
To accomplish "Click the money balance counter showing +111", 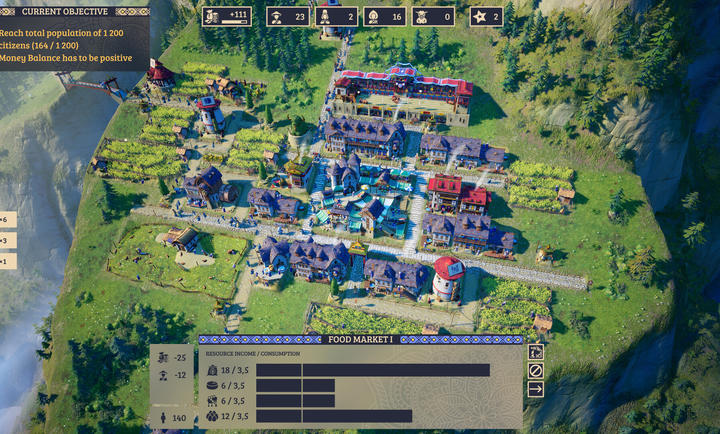I will 227,16.
